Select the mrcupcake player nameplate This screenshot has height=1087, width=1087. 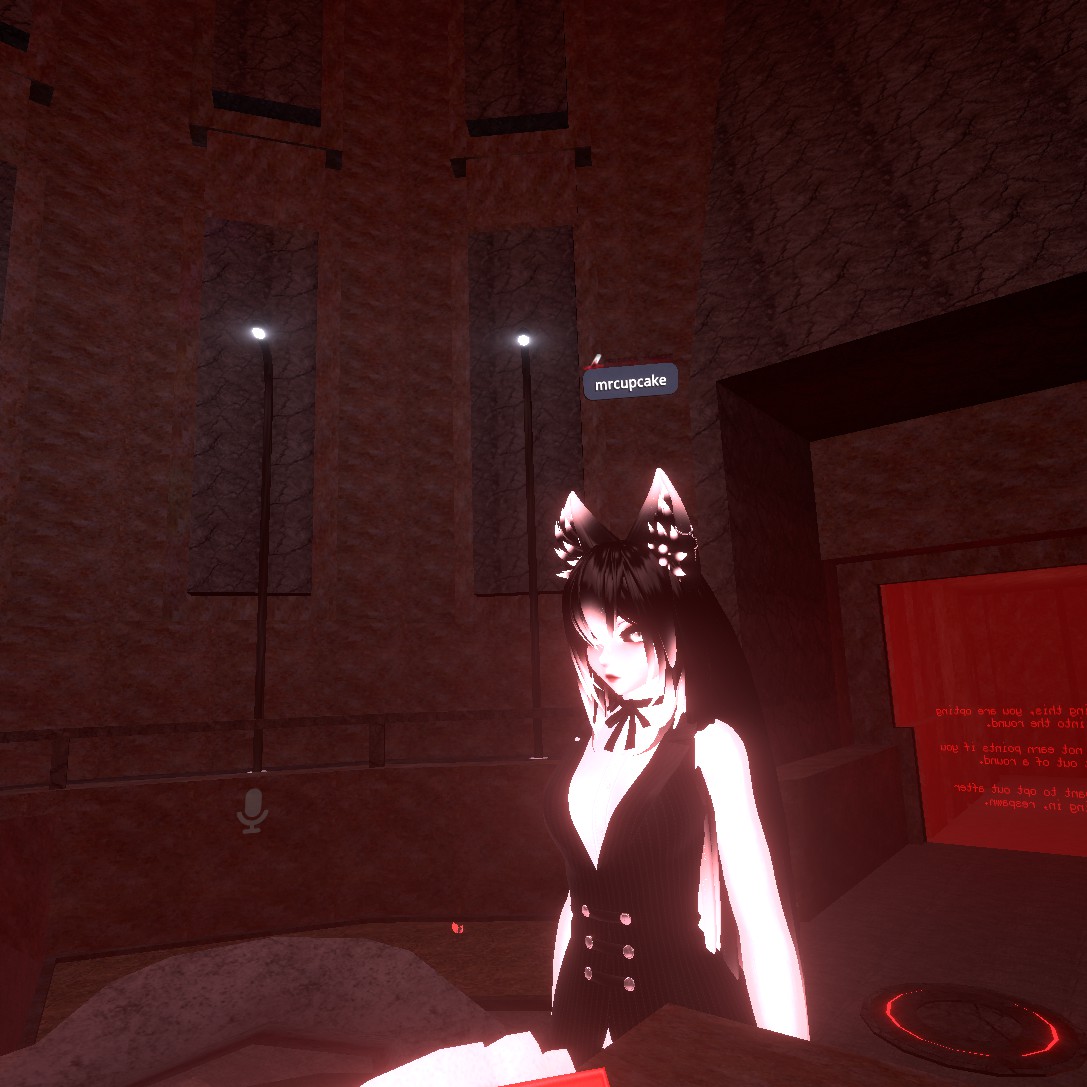630,382
